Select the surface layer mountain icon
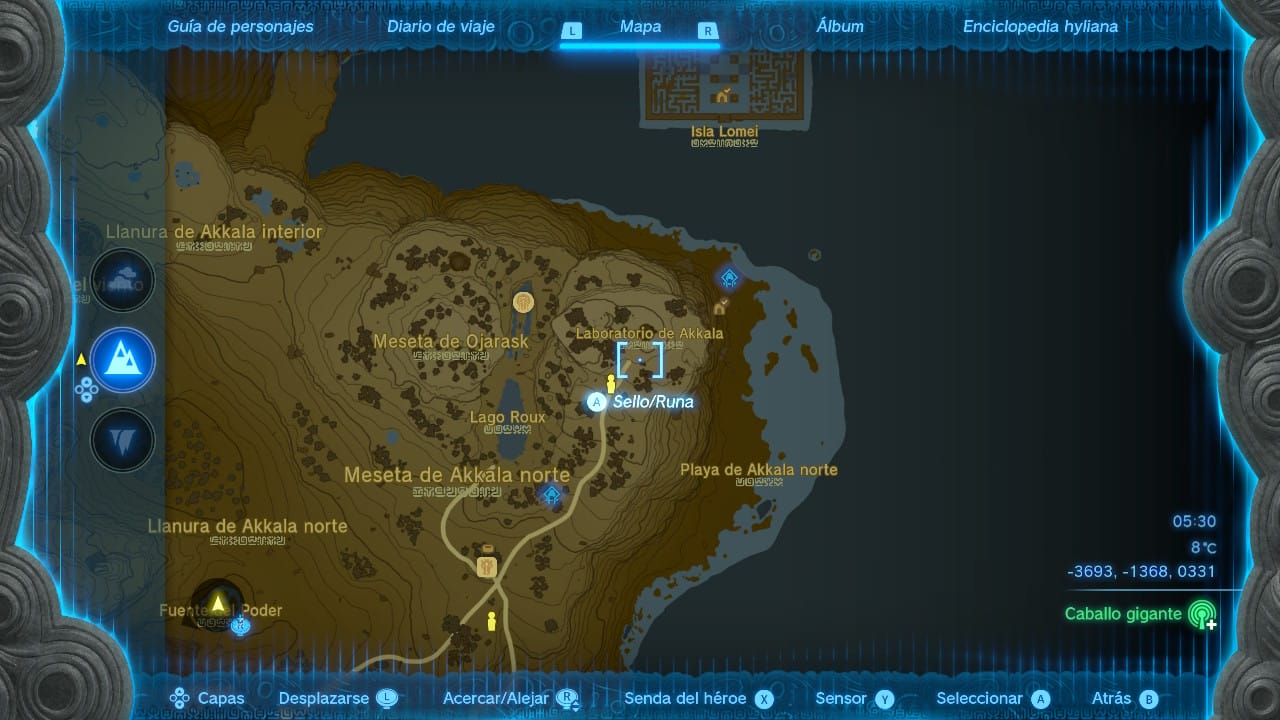This screenshot has height=720, width=1280. pos(123,360)
